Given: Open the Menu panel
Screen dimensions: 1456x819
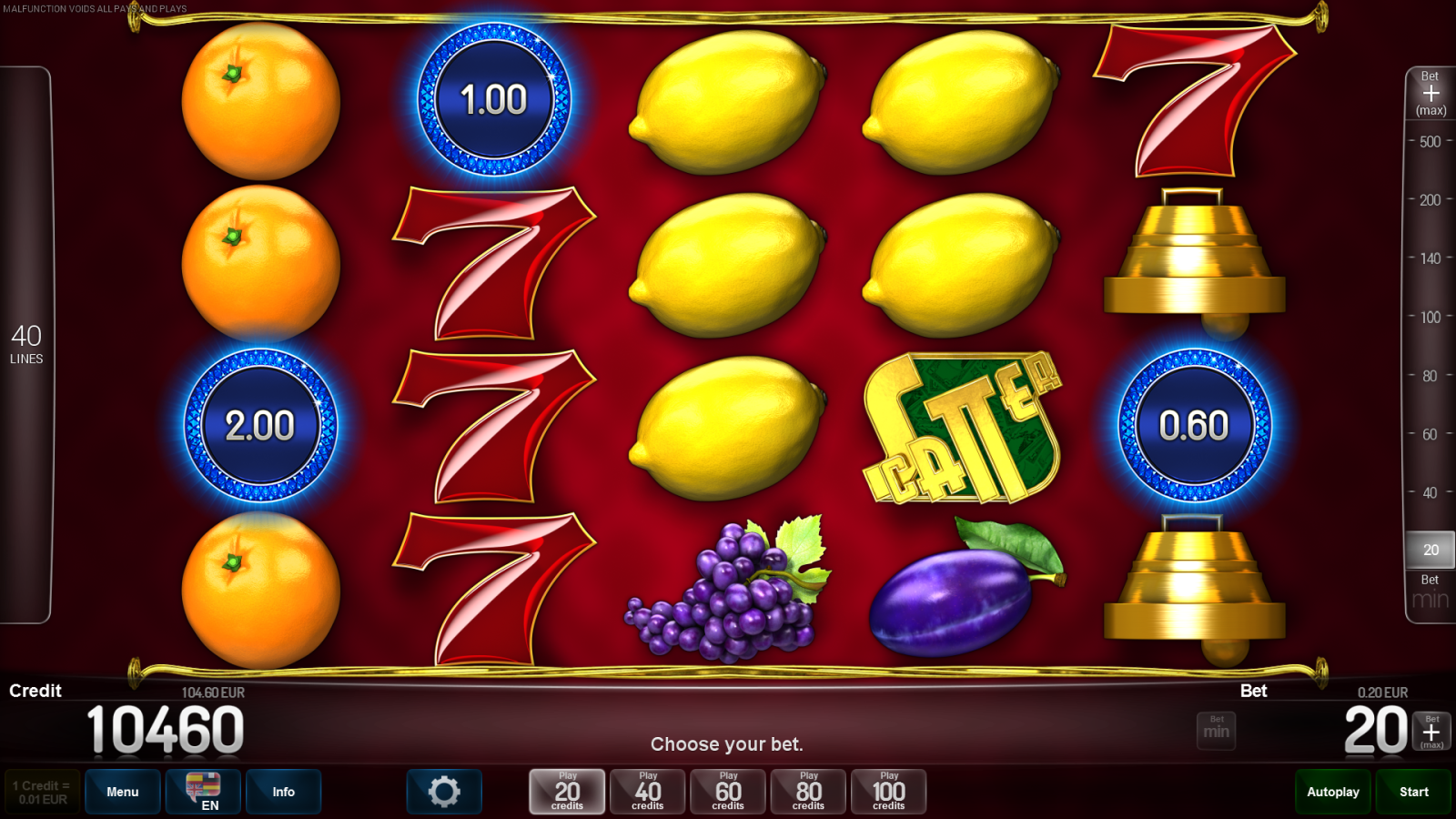Looking at the screenshot, I should 123,791.
